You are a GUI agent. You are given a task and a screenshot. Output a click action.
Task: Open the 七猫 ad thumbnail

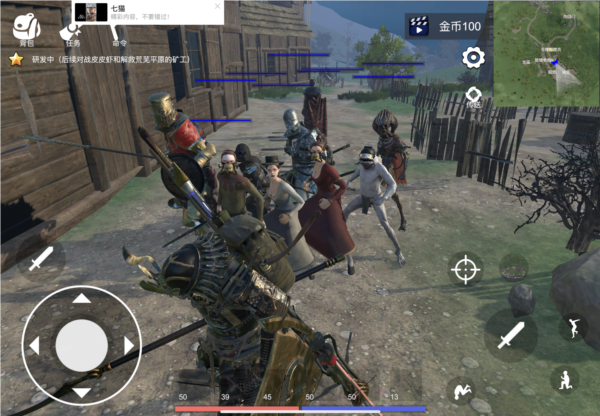click(x=89, y=12)
